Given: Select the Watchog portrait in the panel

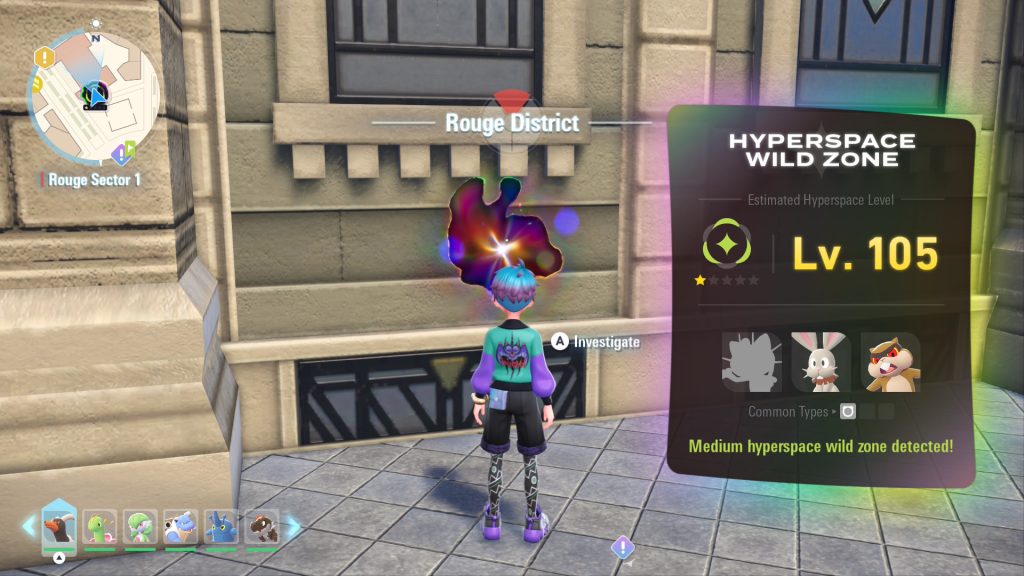Looking at the screenshot, I should [x=890, y=362].
